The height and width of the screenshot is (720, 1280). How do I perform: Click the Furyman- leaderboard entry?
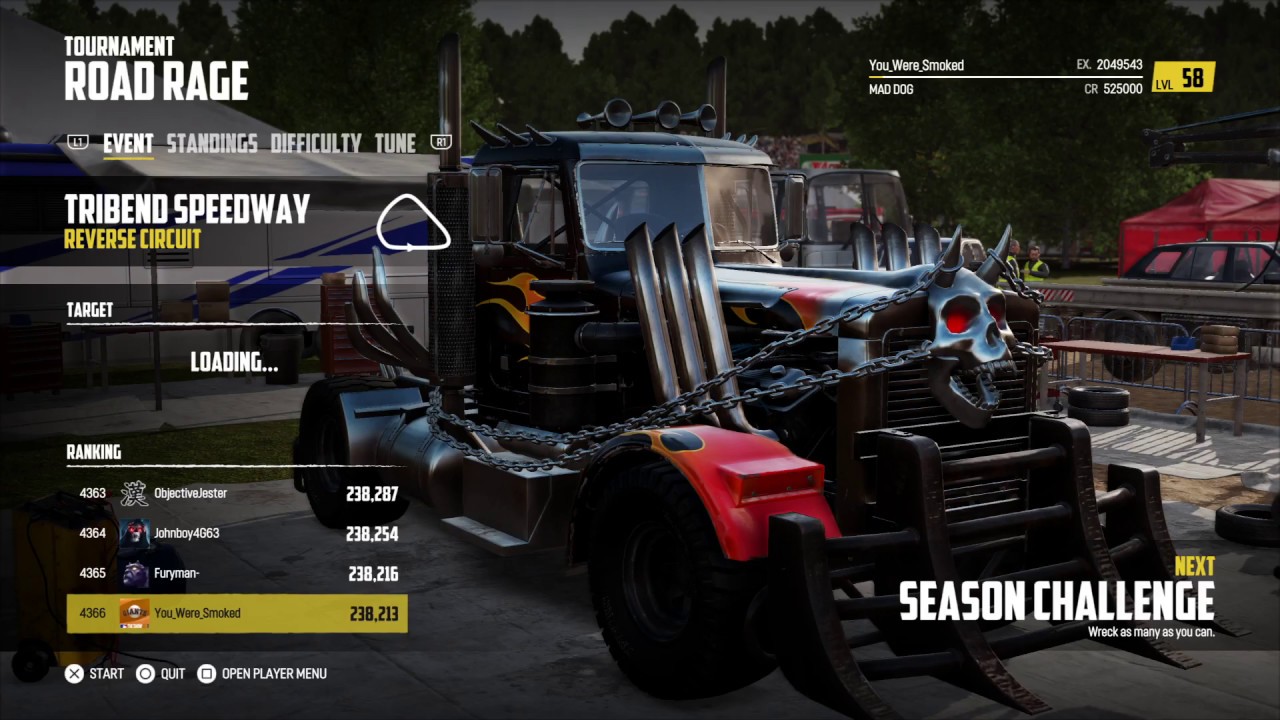[237, 574]
